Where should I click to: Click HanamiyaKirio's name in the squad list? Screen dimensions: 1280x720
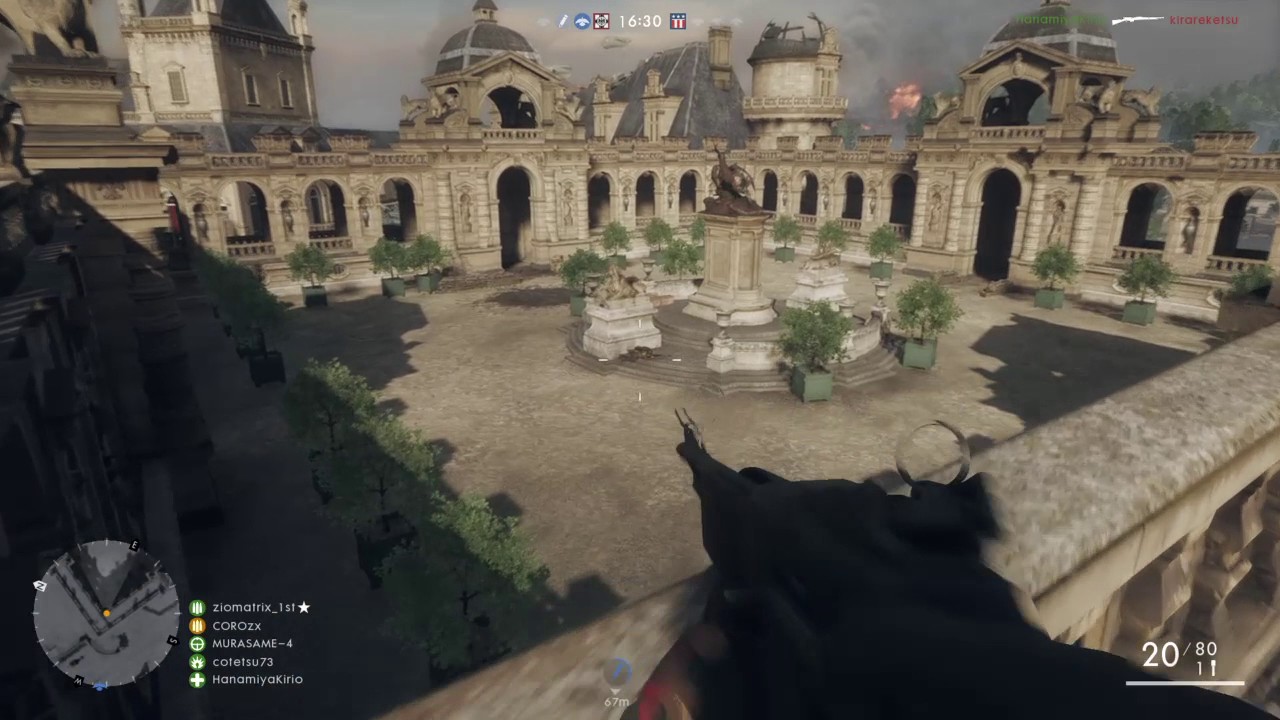click(257, 679)
